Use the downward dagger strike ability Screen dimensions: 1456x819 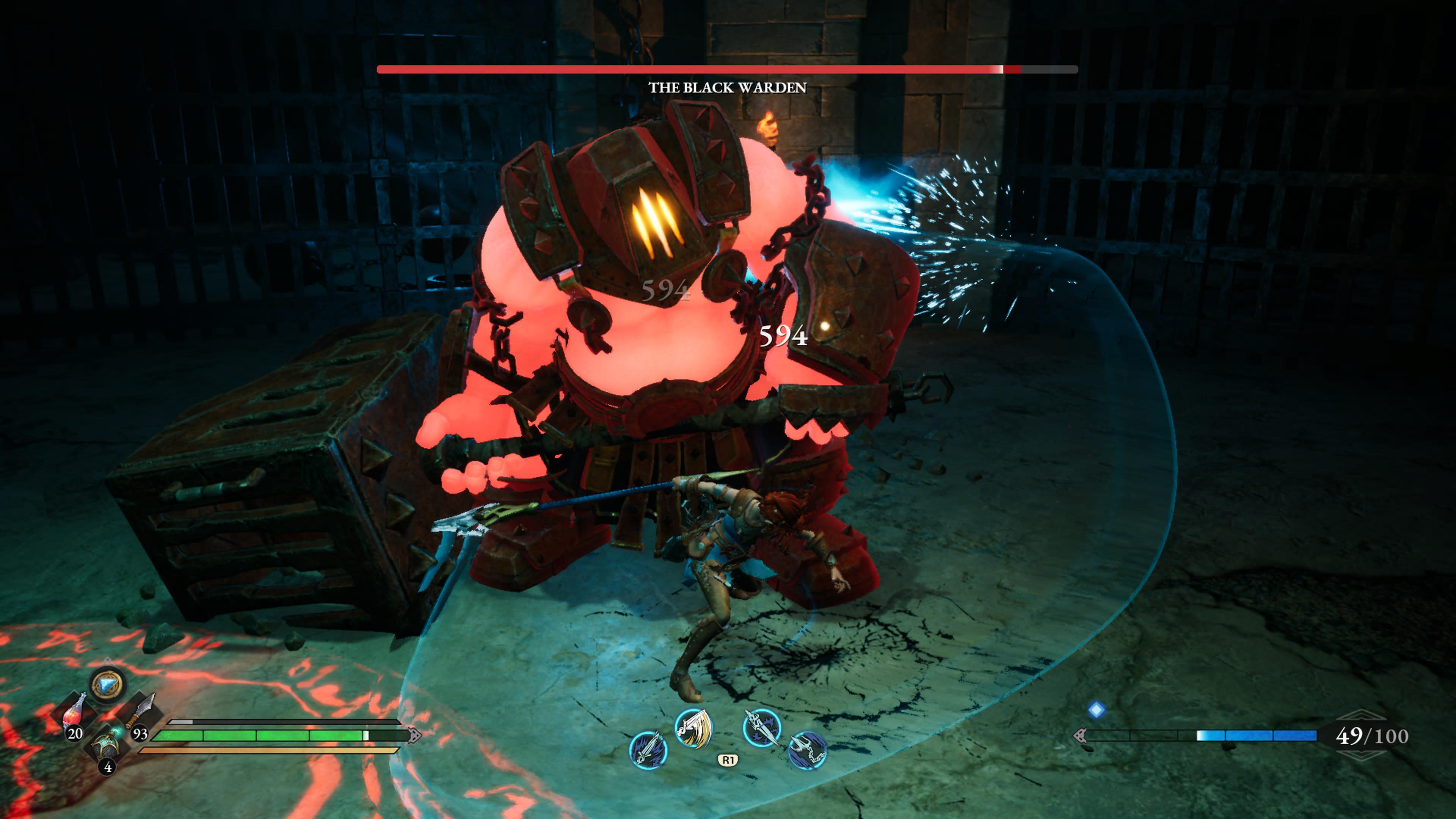pos(762,728)
